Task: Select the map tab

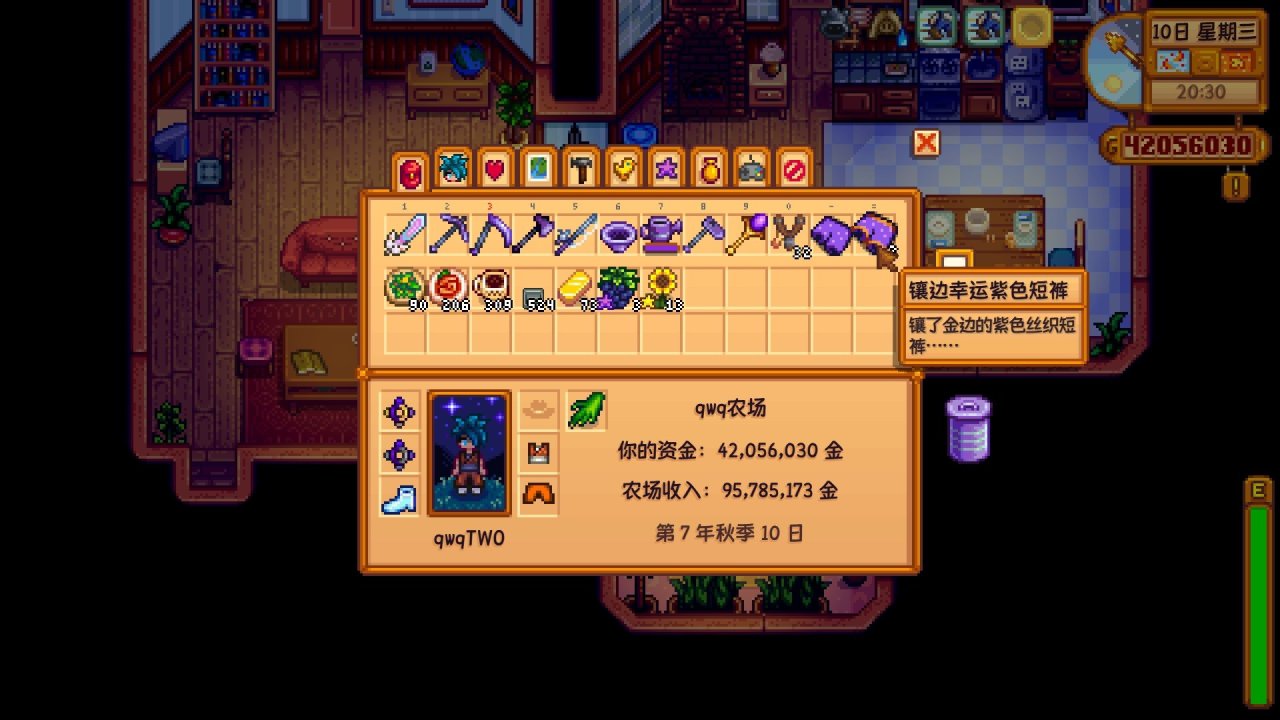Action: pyautogui.click(x=538, y=170)
